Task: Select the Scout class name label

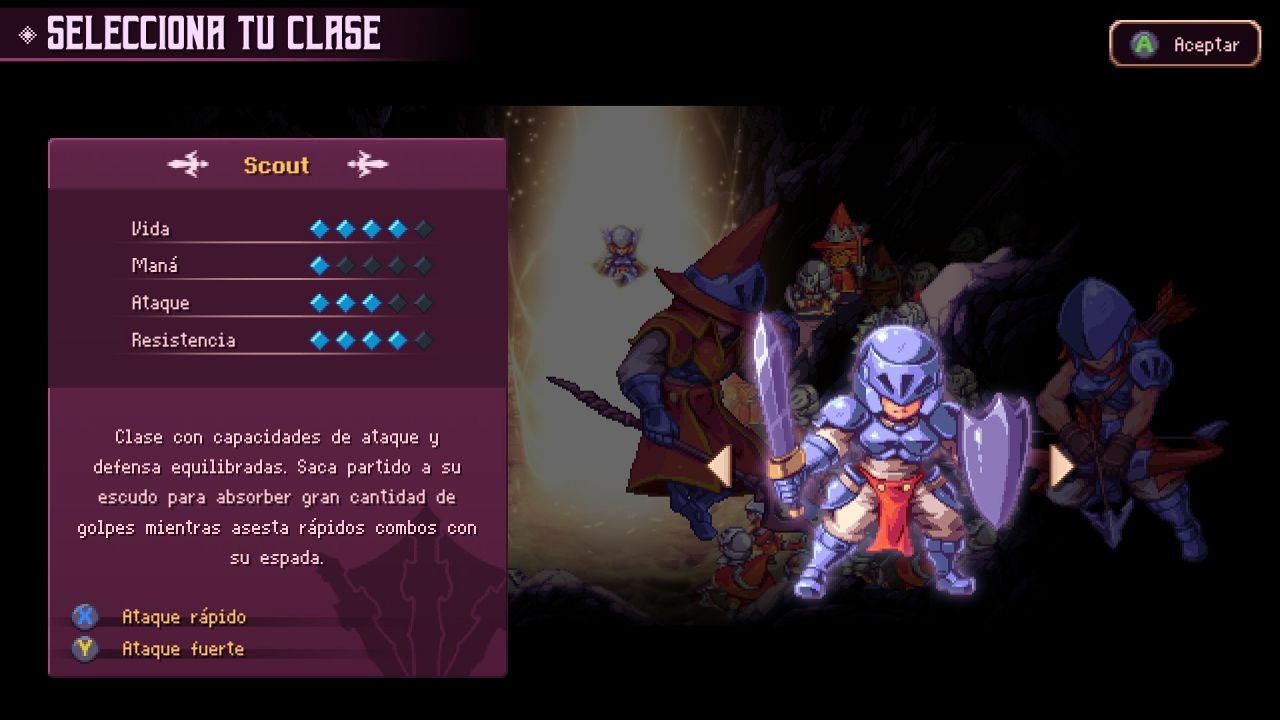Action: [x=276, y=166]
